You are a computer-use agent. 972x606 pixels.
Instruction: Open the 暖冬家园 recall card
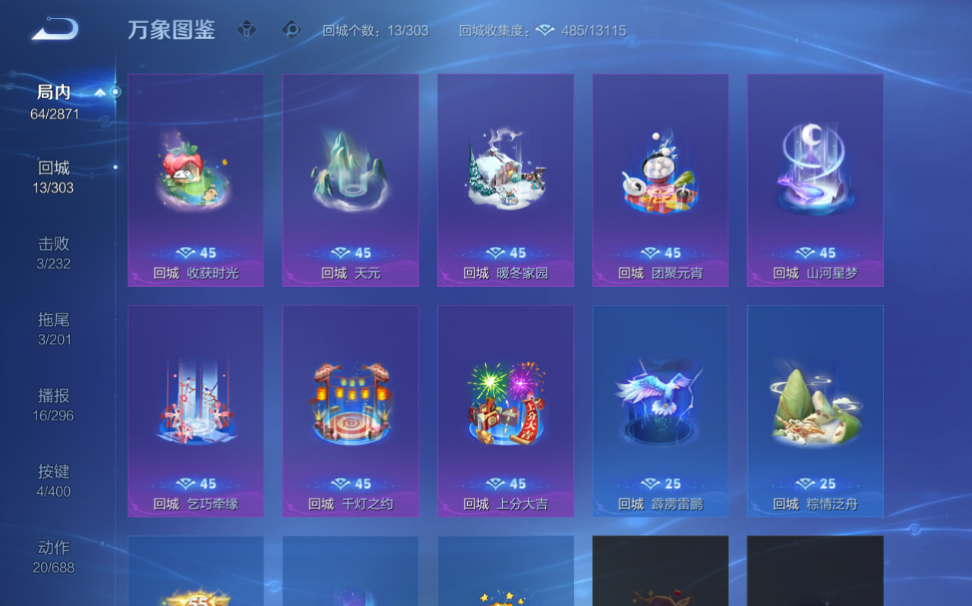(x=505, y=180)
